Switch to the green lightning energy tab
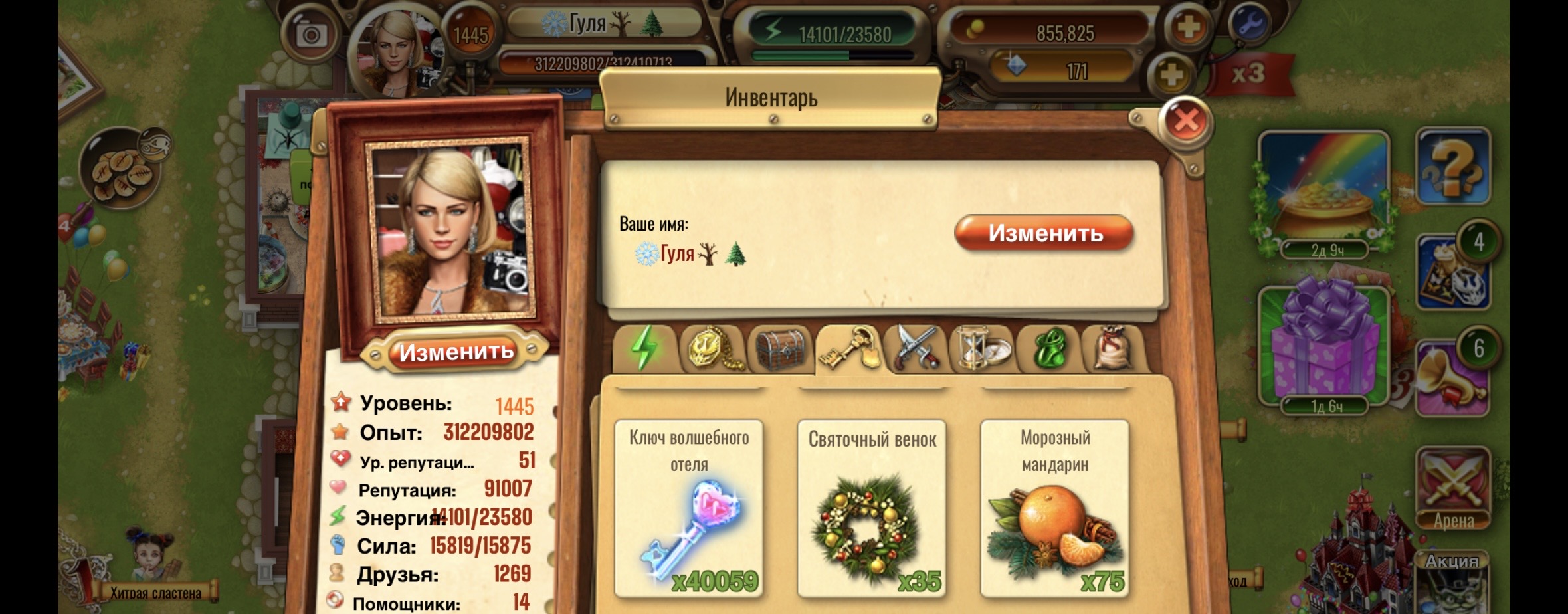 pos(643,348)
